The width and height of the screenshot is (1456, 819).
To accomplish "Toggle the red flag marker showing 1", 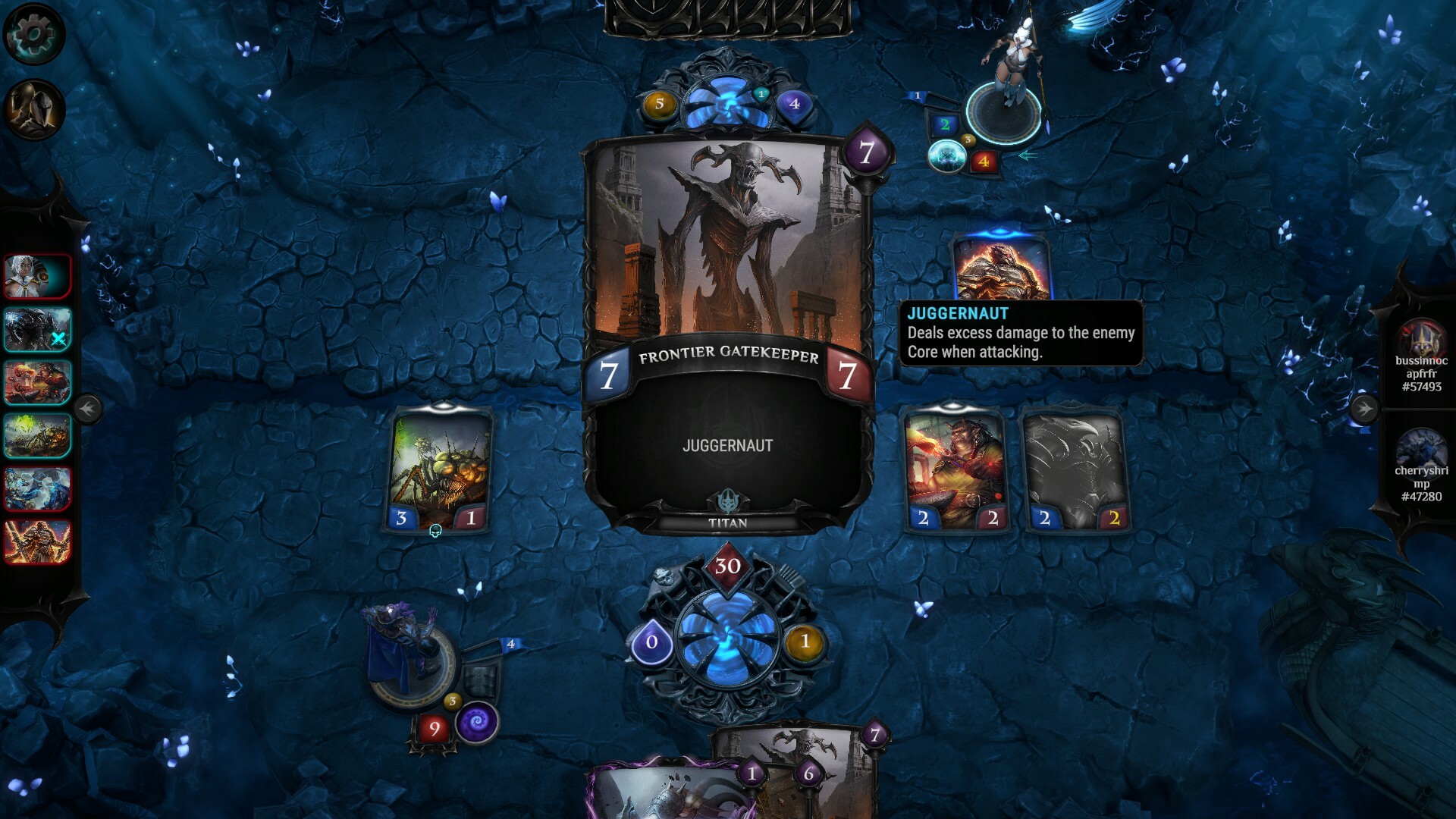I will click(x=917, y=96).
